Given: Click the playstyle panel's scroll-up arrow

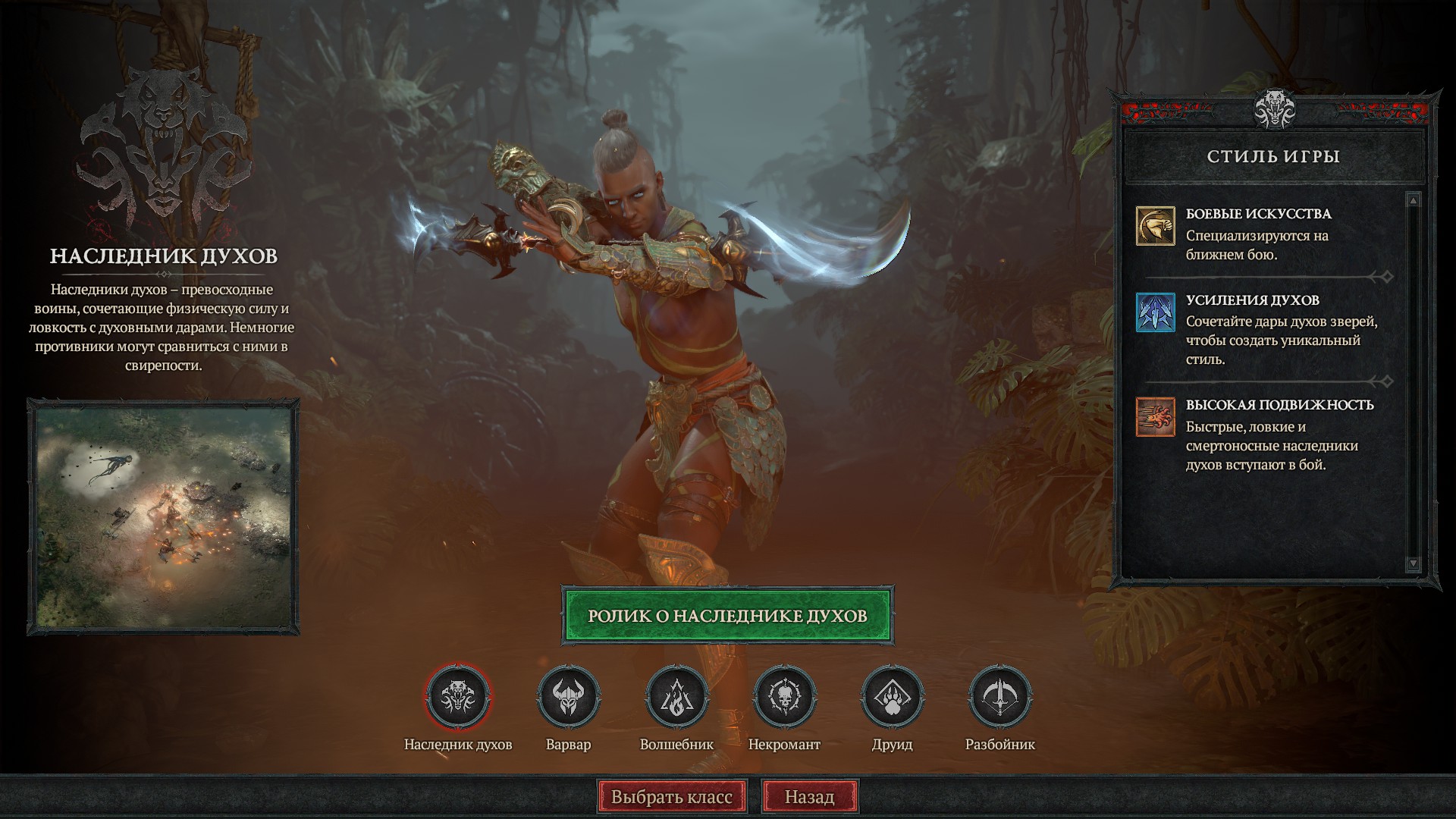Looking at the screenshot, I should point(1412,200).
